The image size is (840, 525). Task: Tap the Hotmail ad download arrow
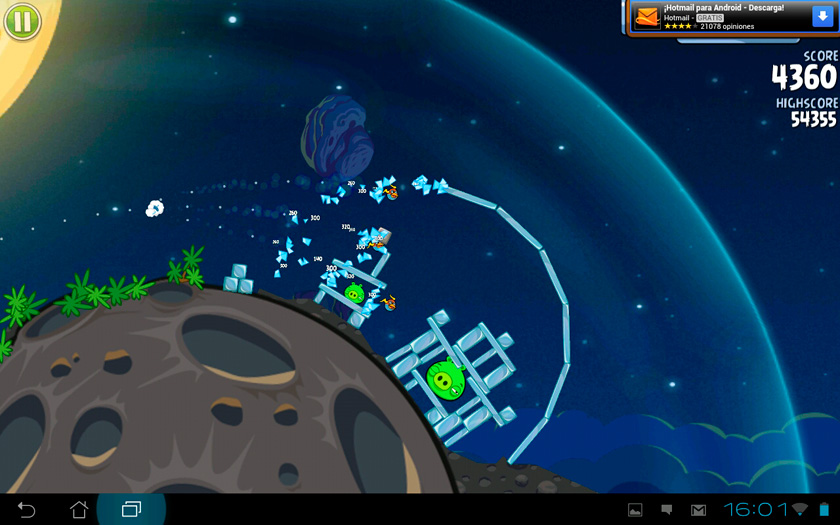coord(822,17)
